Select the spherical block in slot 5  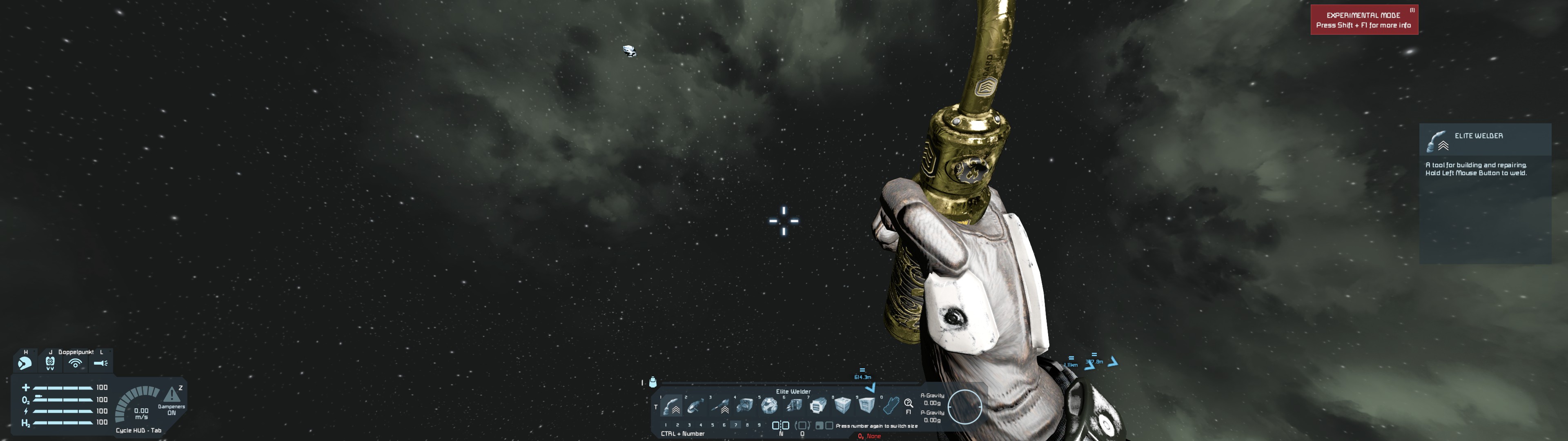tap(769, 405)
